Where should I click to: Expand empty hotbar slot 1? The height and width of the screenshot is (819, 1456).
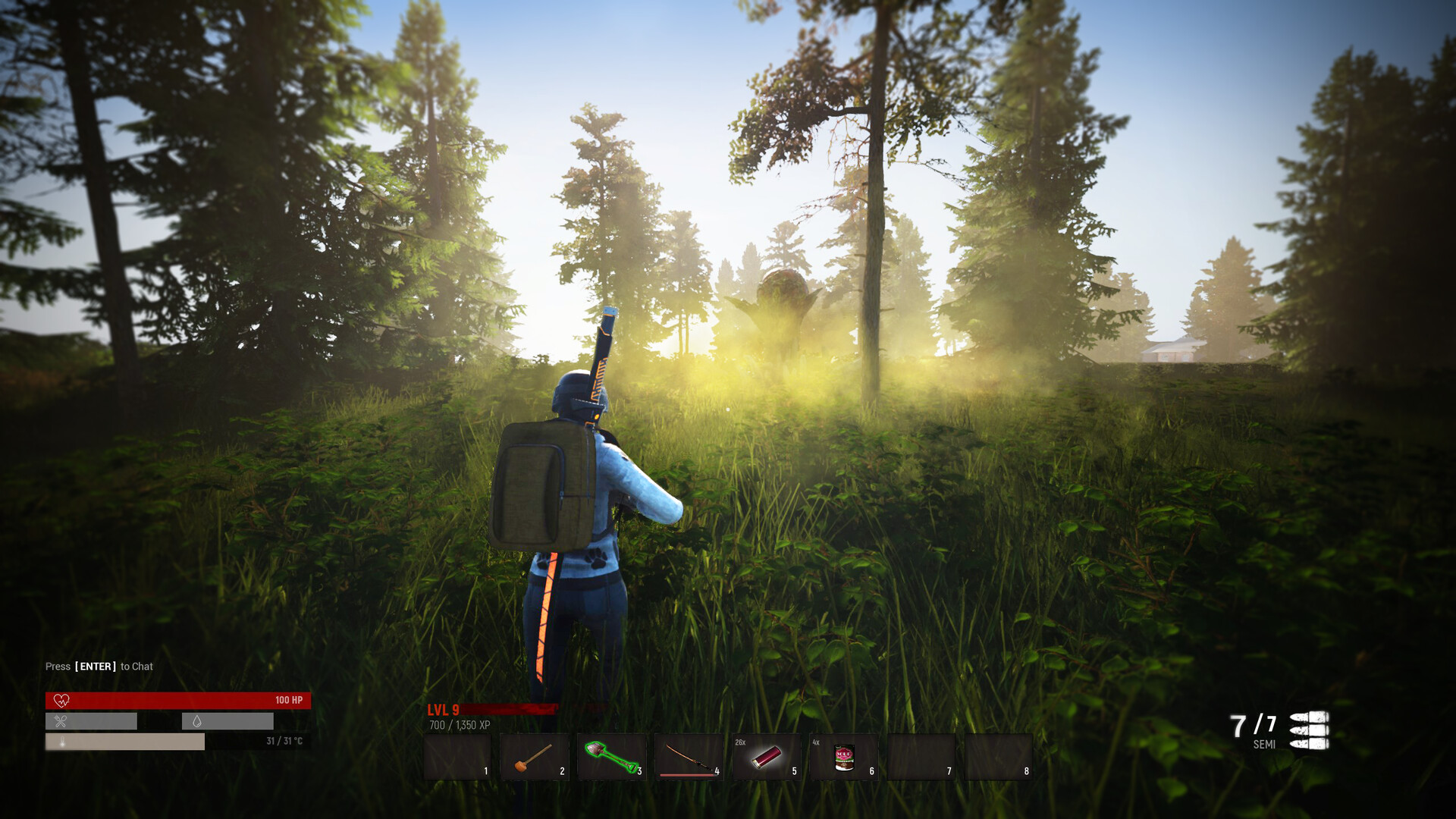[458, 757]
